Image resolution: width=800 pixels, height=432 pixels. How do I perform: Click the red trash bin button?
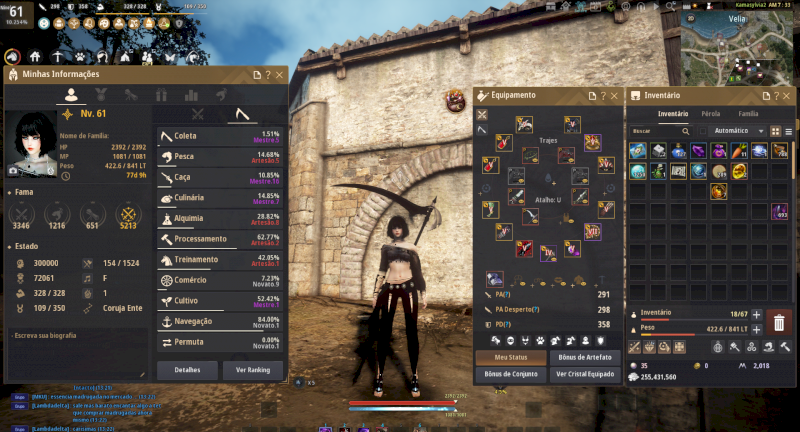[780, 322]
